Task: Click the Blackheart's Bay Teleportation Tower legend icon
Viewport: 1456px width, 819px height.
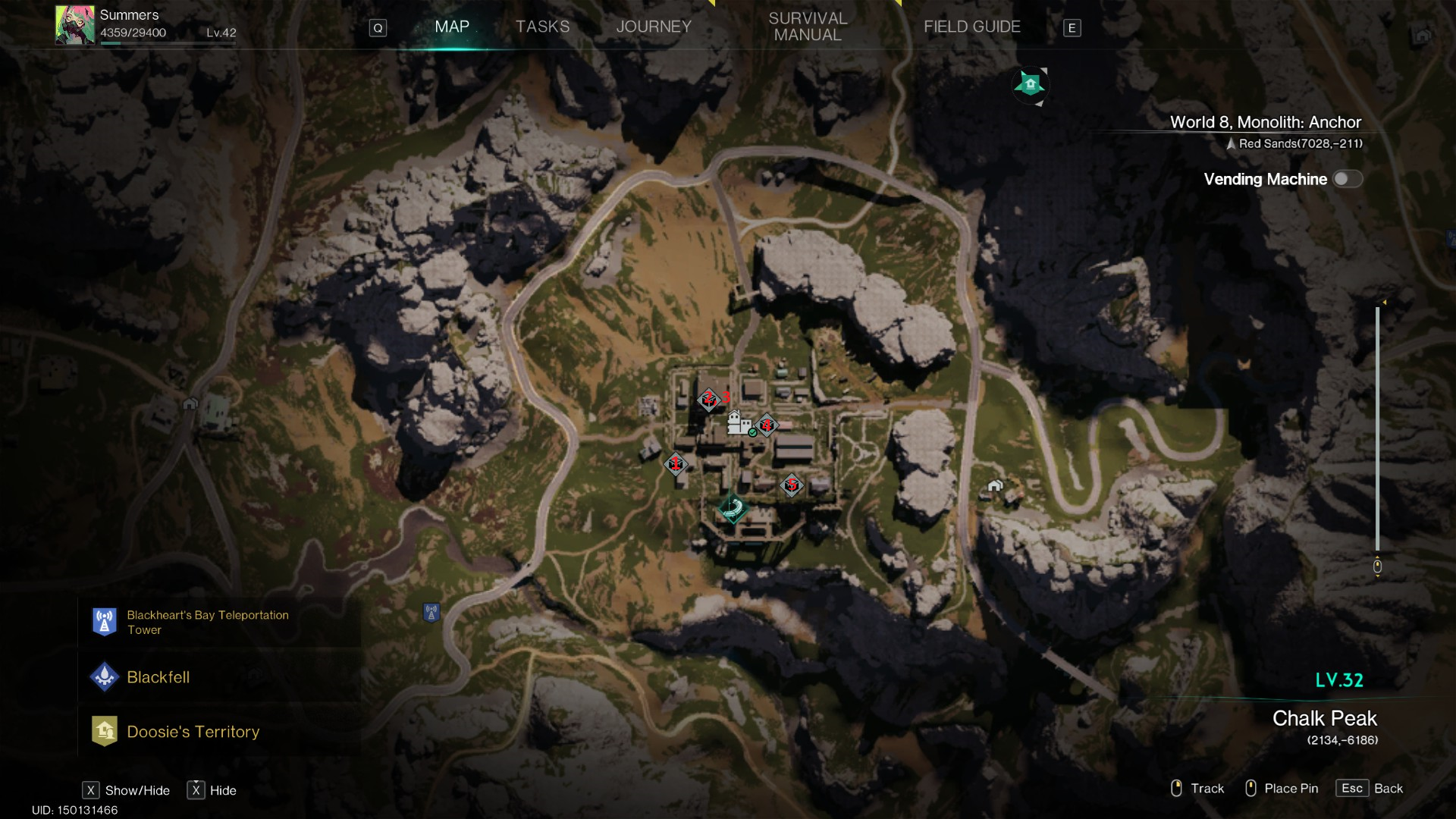Action: (x=104, y=622)
